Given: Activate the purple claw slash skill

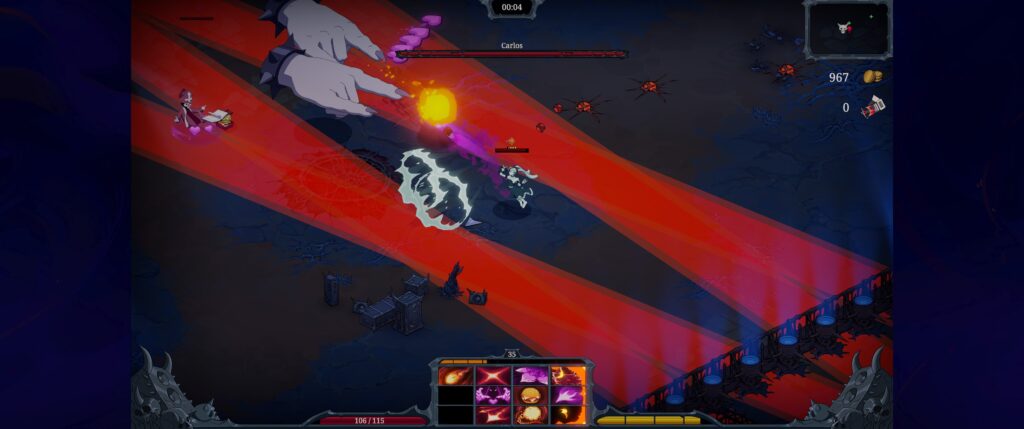Looking at the screenshot, I should (566, 395).
